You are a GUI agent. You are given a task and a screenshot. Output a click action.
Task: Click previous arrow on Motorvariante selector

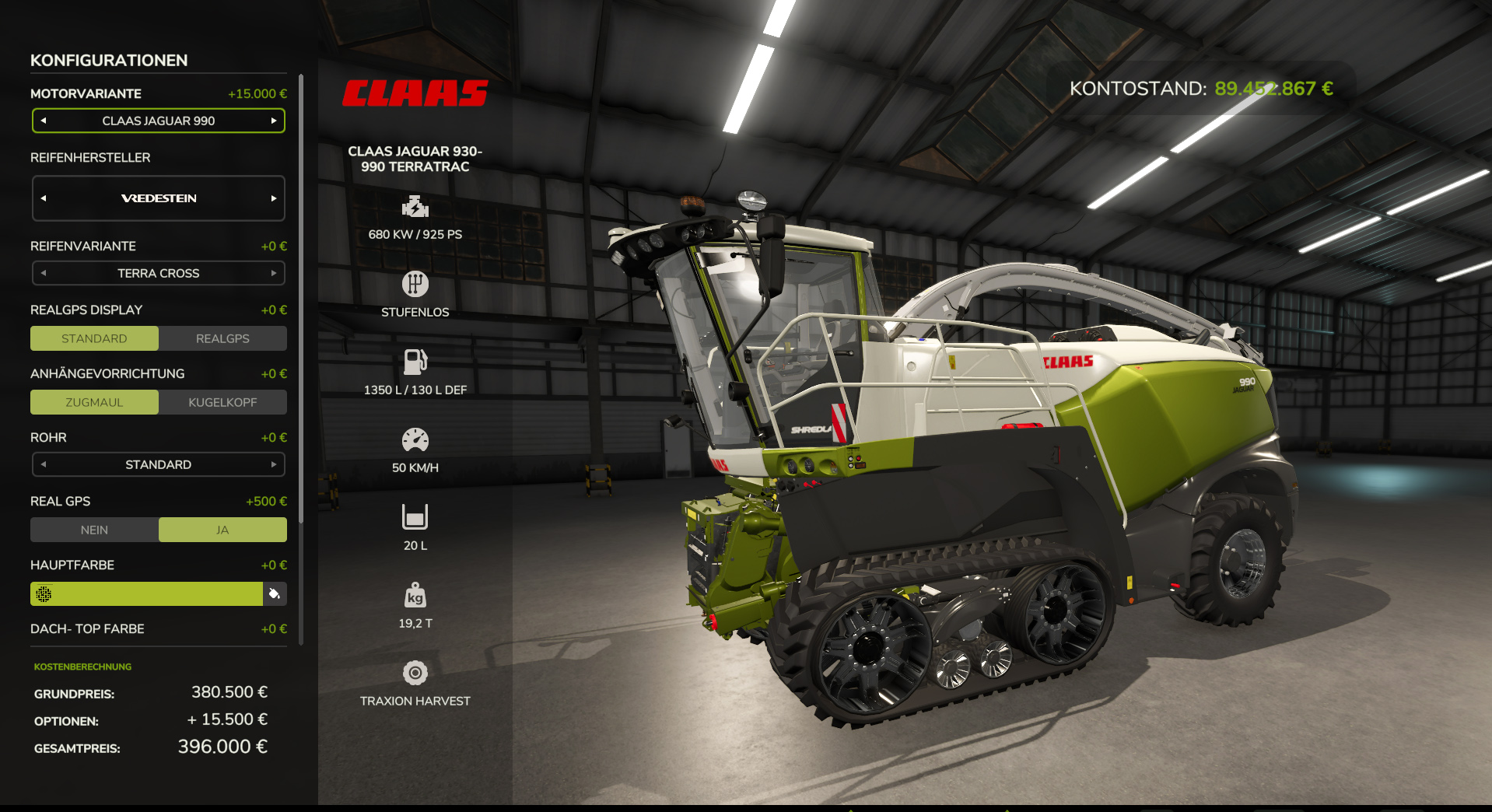[44, 121]
